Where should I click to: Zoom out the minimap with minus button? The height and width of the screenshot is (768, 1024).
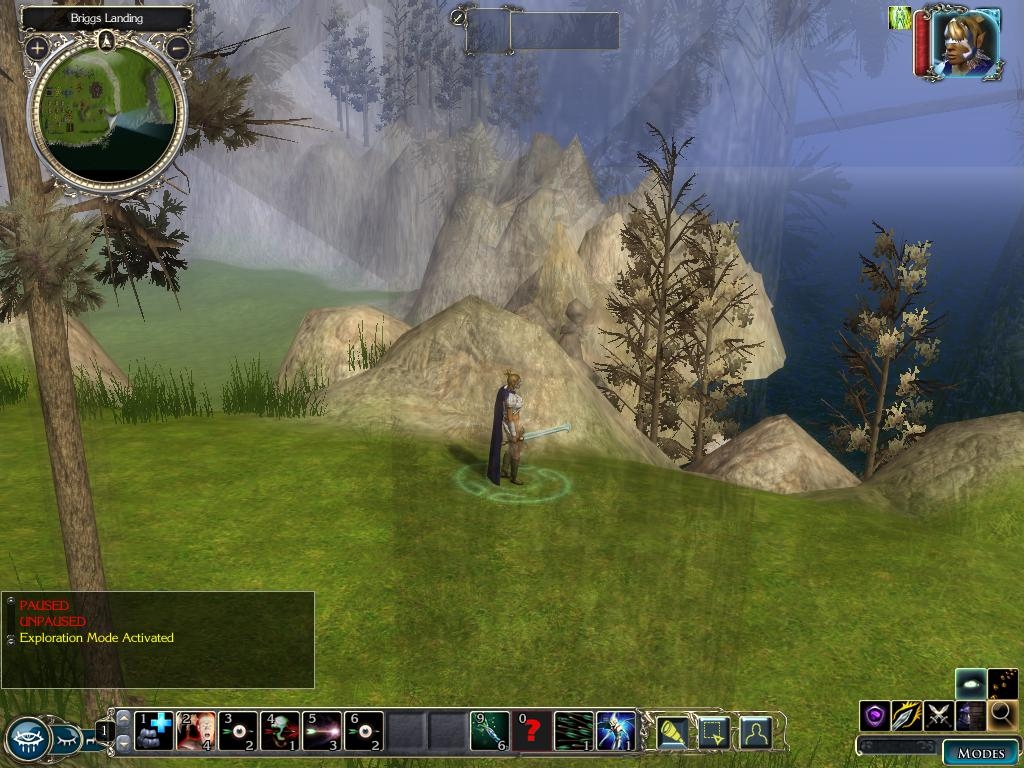[178, 47]
